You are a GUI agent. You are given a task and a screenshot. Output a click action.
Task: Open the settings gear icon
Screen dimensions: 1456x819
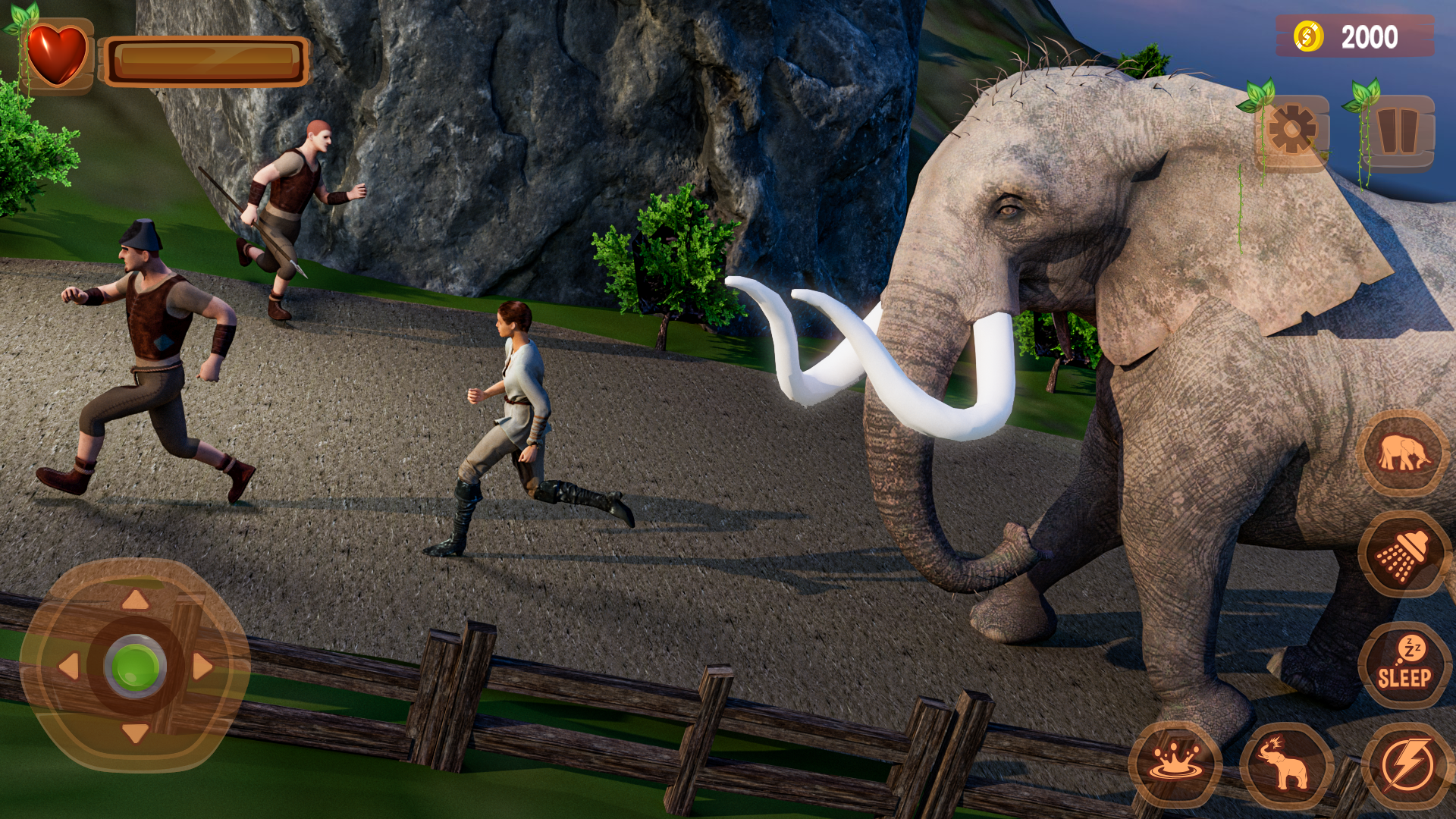[1294, 129]
